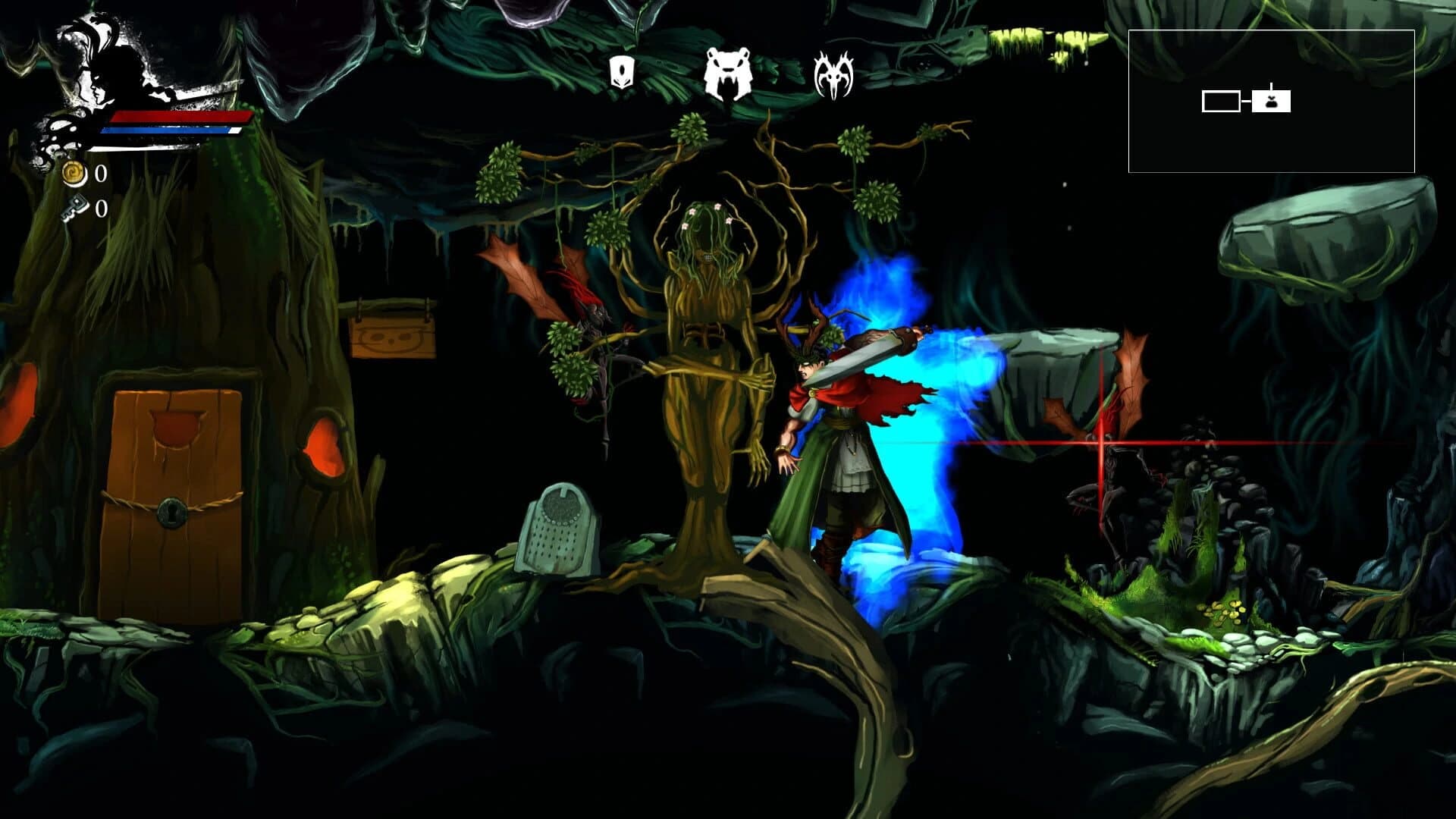The image size is (1456, 819).
Task: Activate the bear transformation ability icon
Action: [728, 73]
